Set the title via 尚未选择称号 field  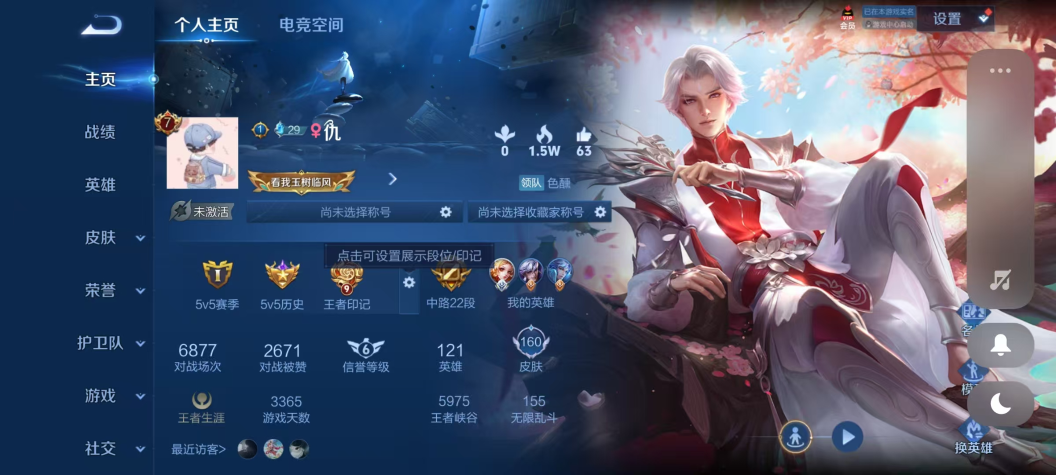click(x=355, y=212)
